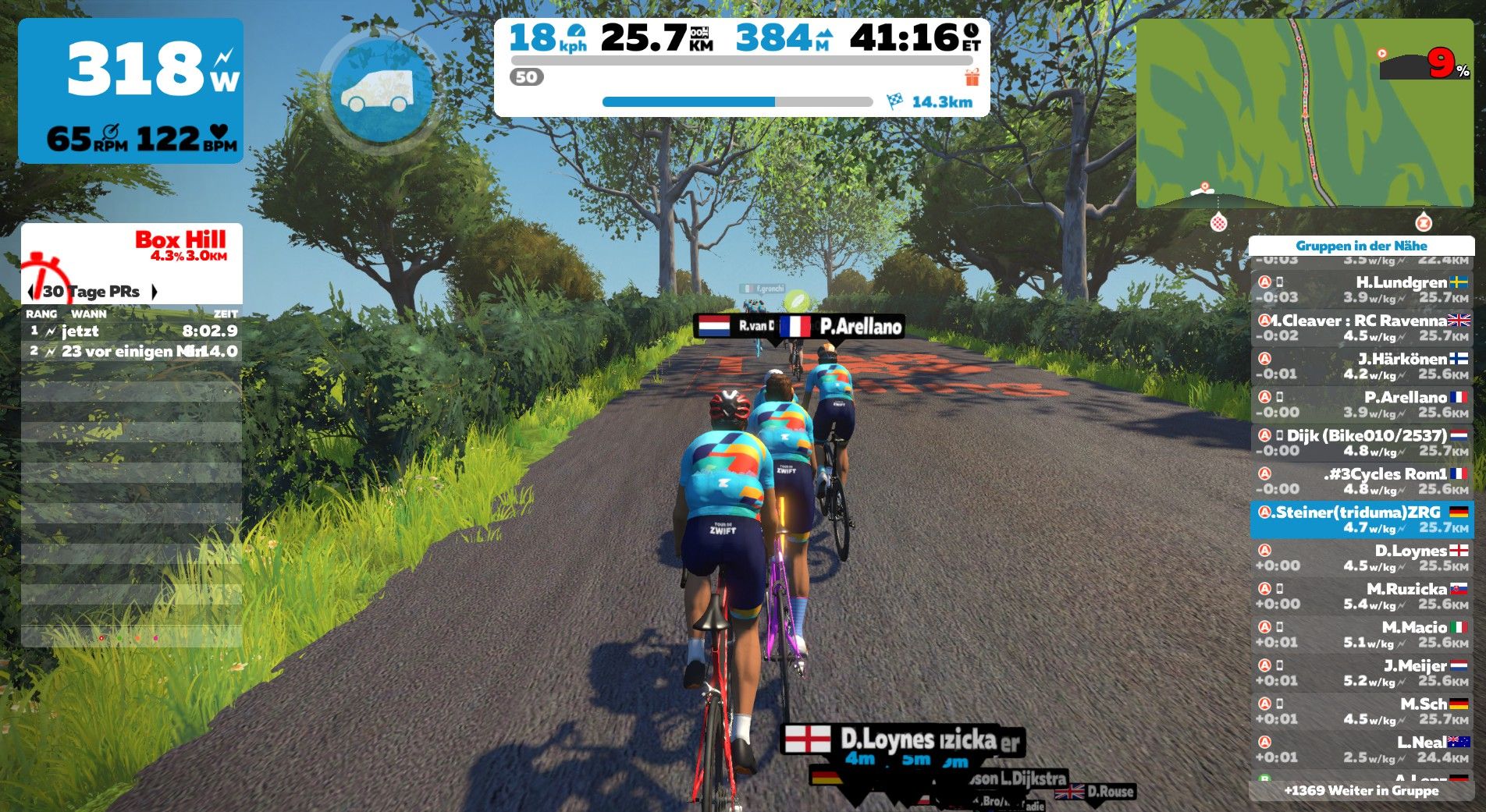Activate the van draft power-up icon
This screenshot has height=812, width=1486.
point(381,91)
